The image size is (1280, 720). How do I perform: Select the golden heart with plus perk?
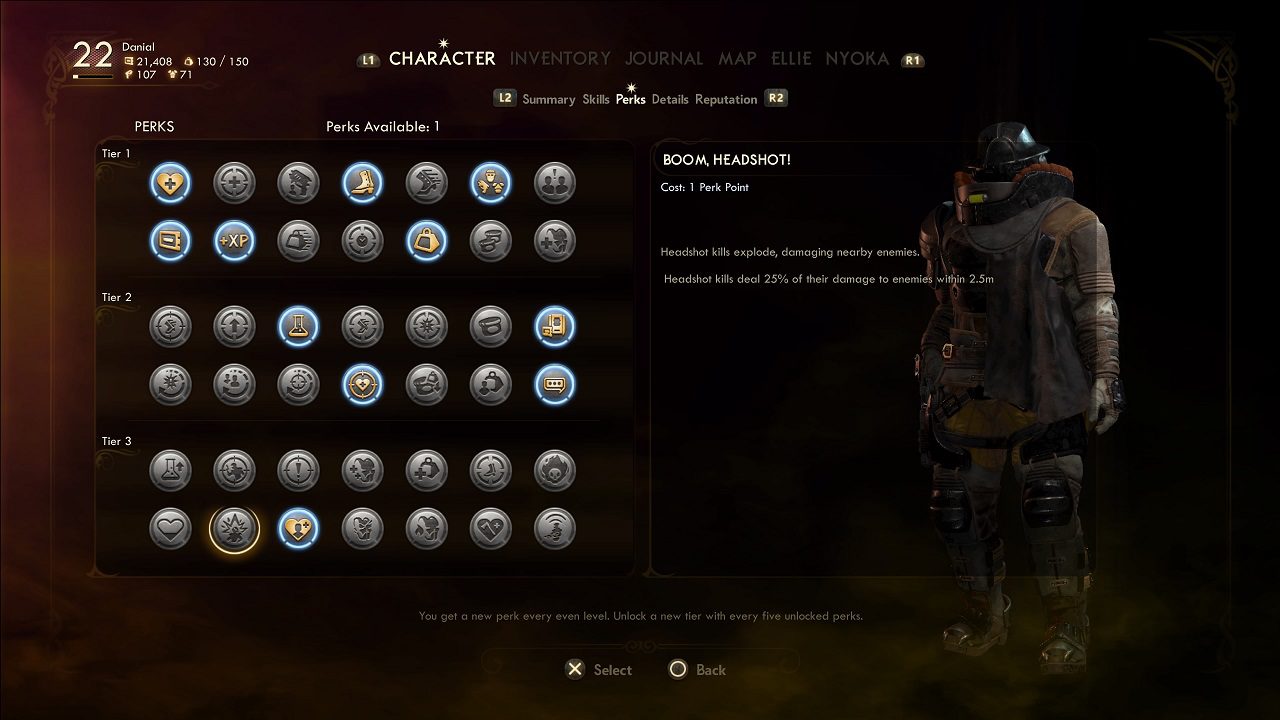pyautogui.click(x=170, y=183)
